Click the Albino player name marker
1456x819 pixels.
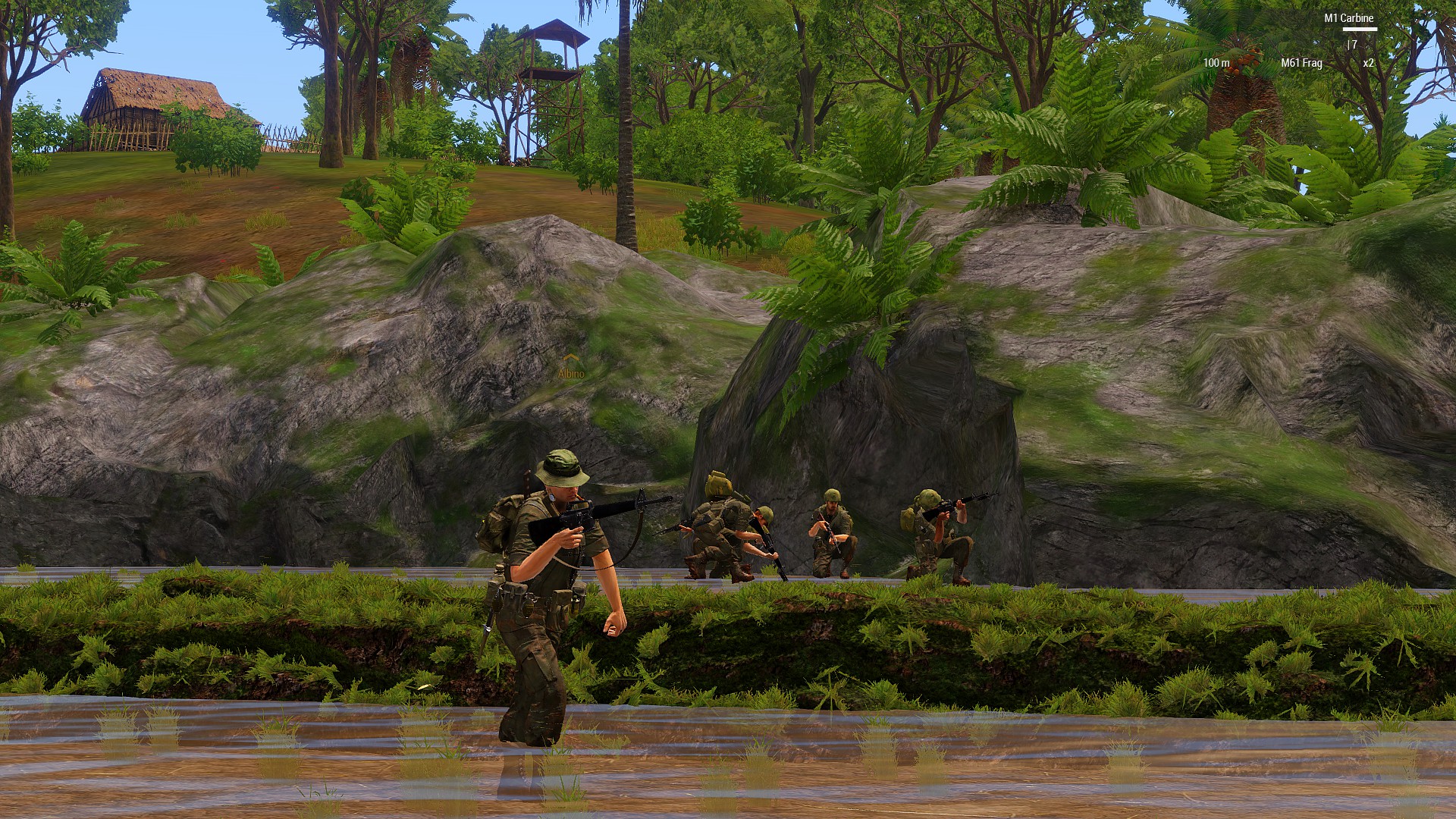pos(571,373)
